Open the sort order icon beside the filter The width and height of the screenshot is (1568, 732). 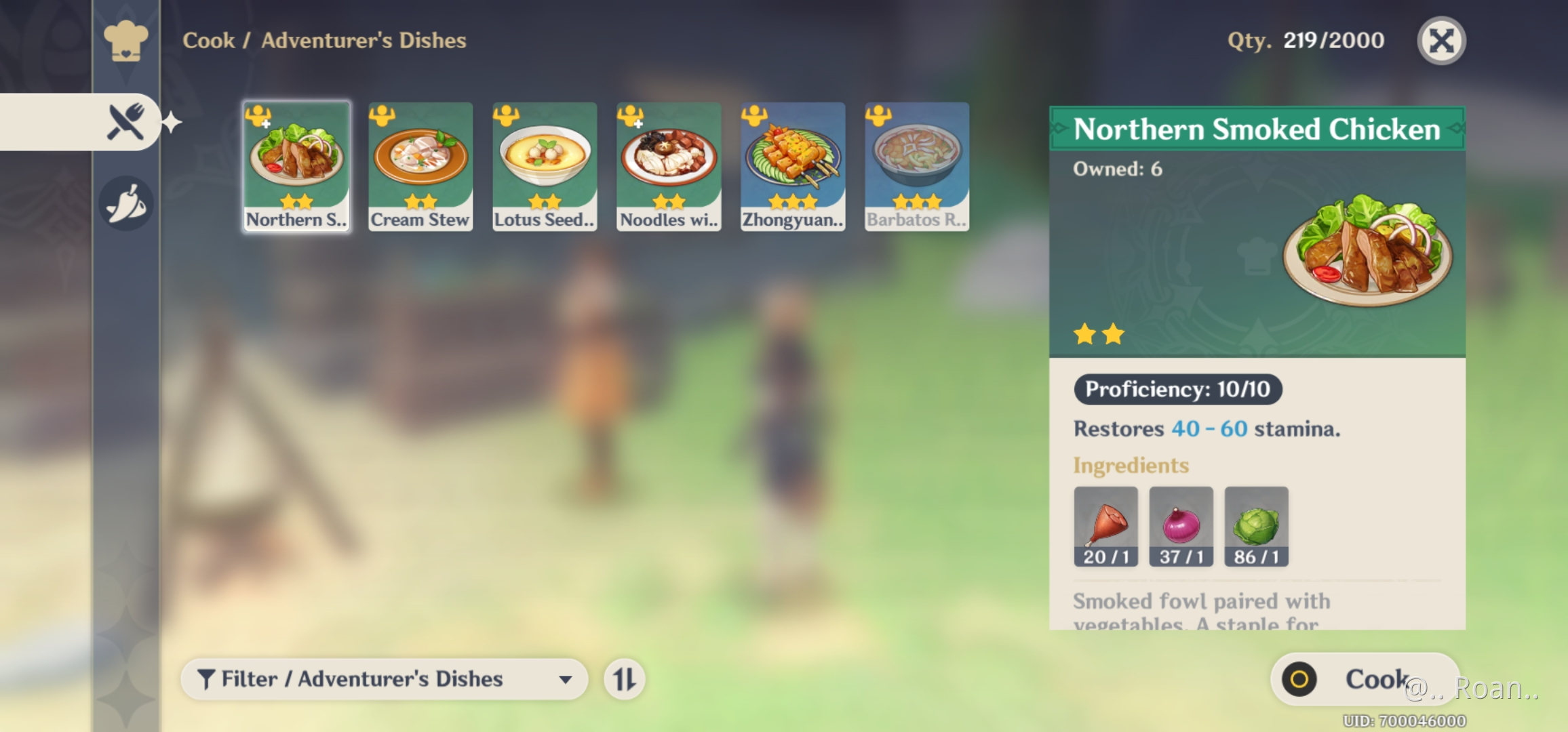click(625, 678)
